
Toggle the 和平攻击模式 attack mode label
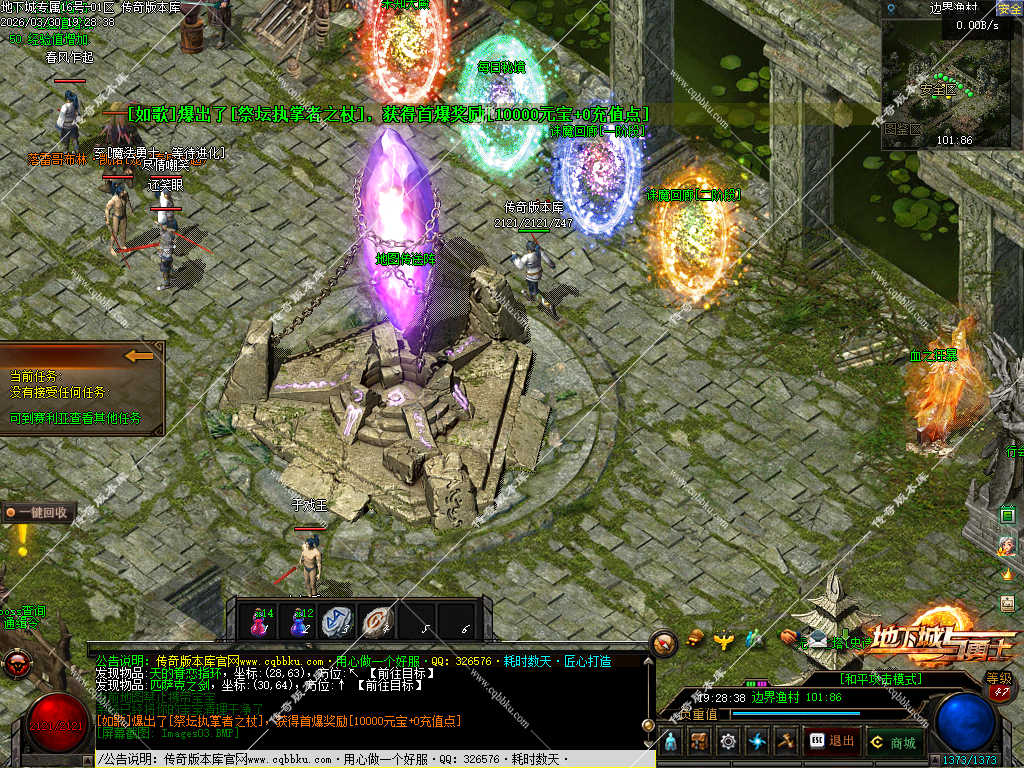pyautogui.click(x=880, y=679)
